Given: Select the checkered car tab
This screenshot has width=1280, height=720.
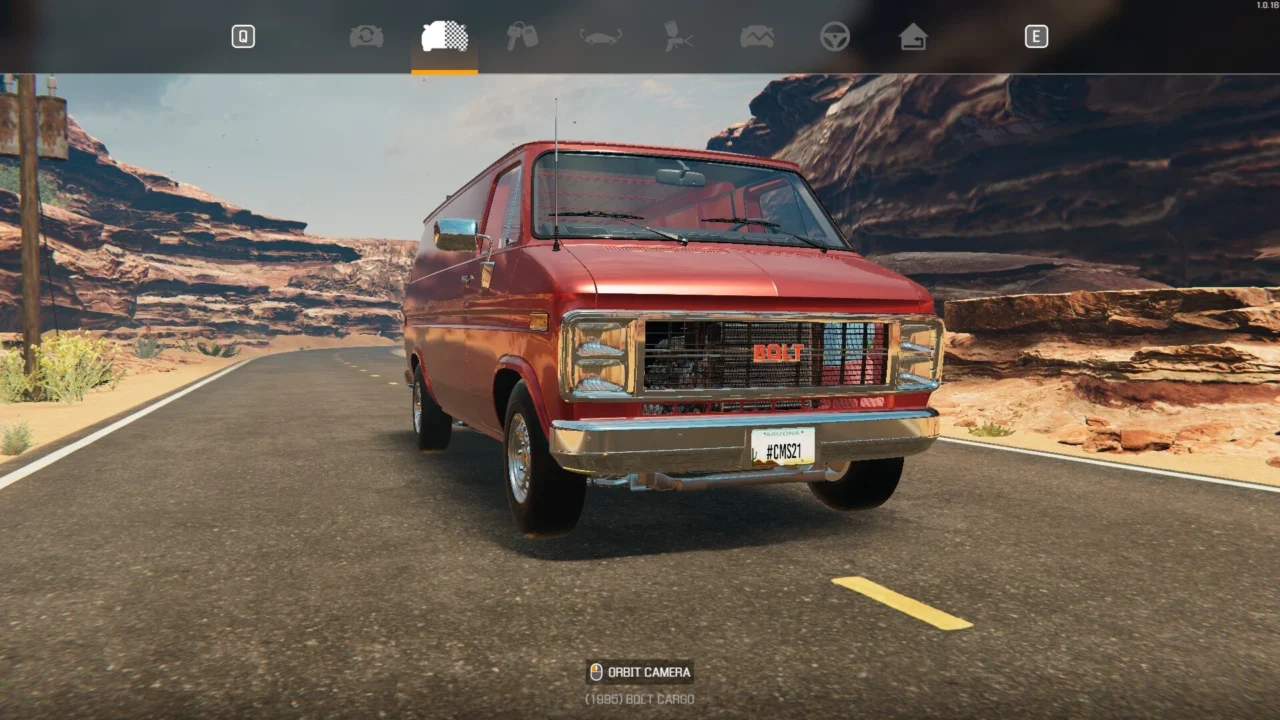Looking at the screenshot, I should pos(445,37).
